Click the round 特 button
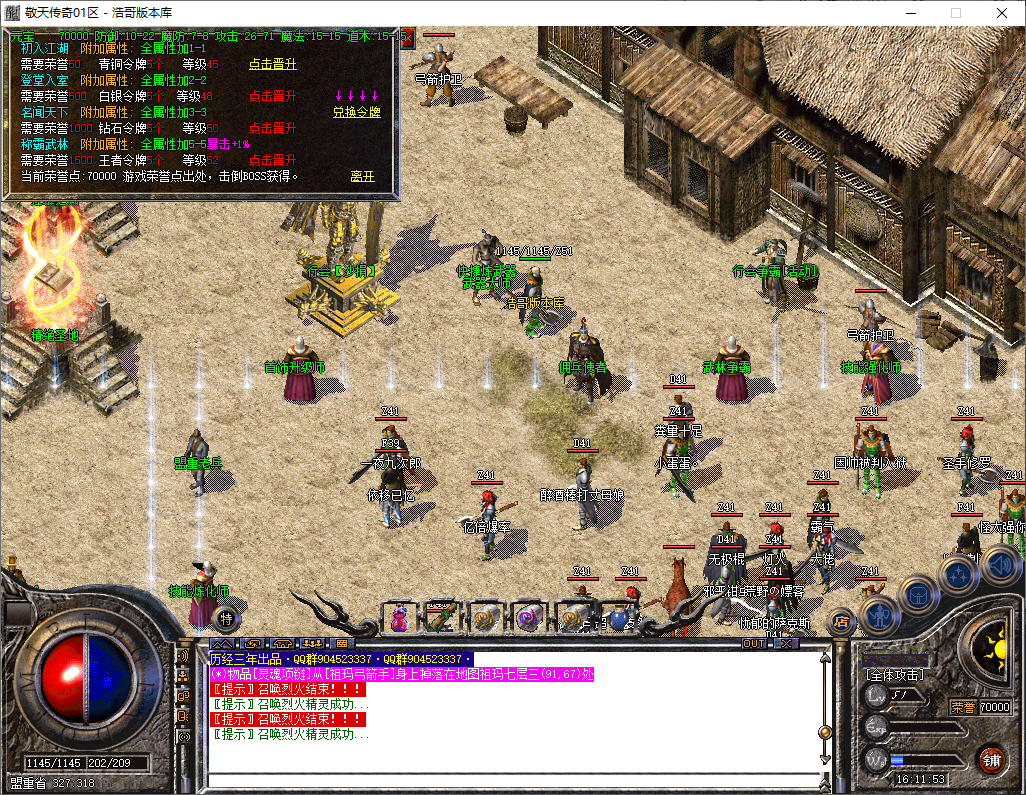This screenshot has width=1026, height=795. click(226, 618)
